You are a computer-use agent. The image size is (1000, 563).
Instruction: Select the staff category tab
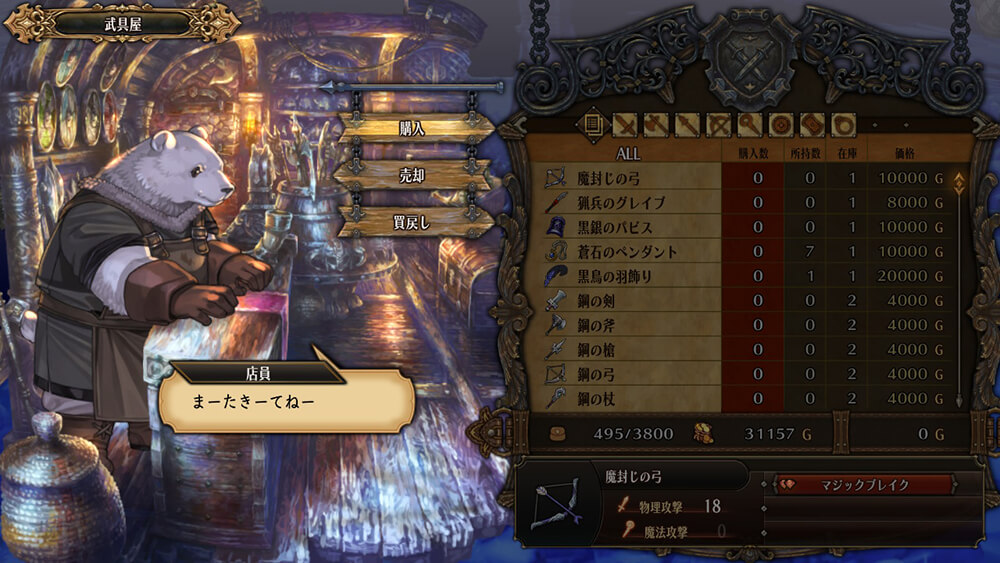749,124
